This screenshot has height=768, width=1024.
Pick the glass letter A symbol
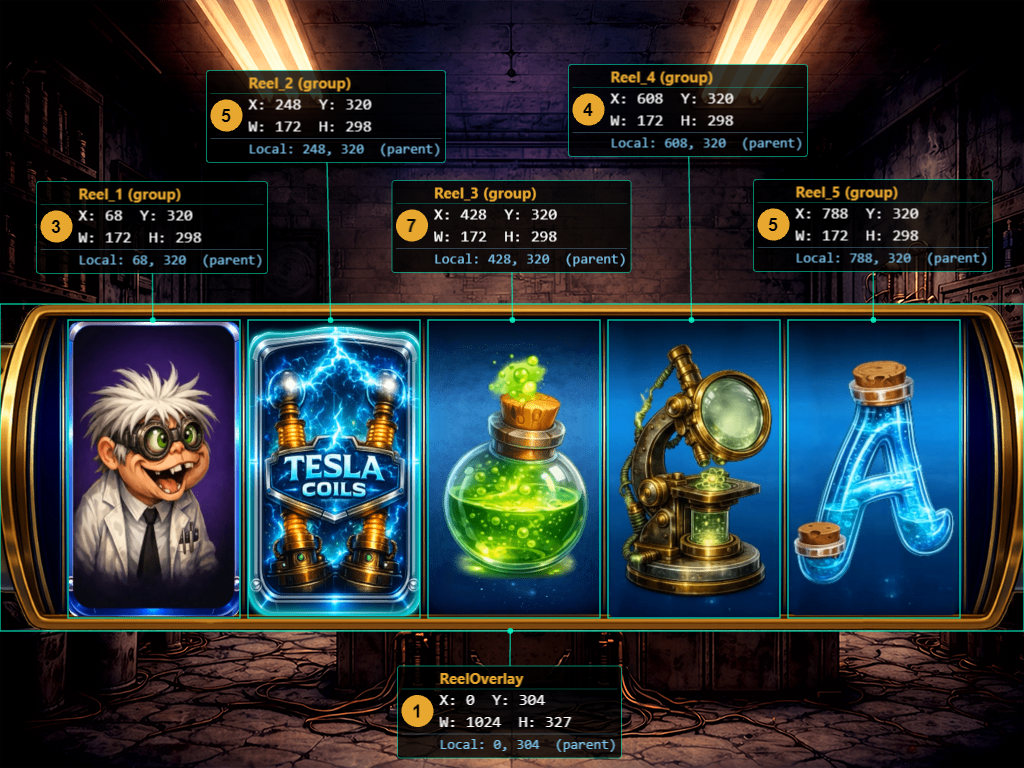click(874, 468)
